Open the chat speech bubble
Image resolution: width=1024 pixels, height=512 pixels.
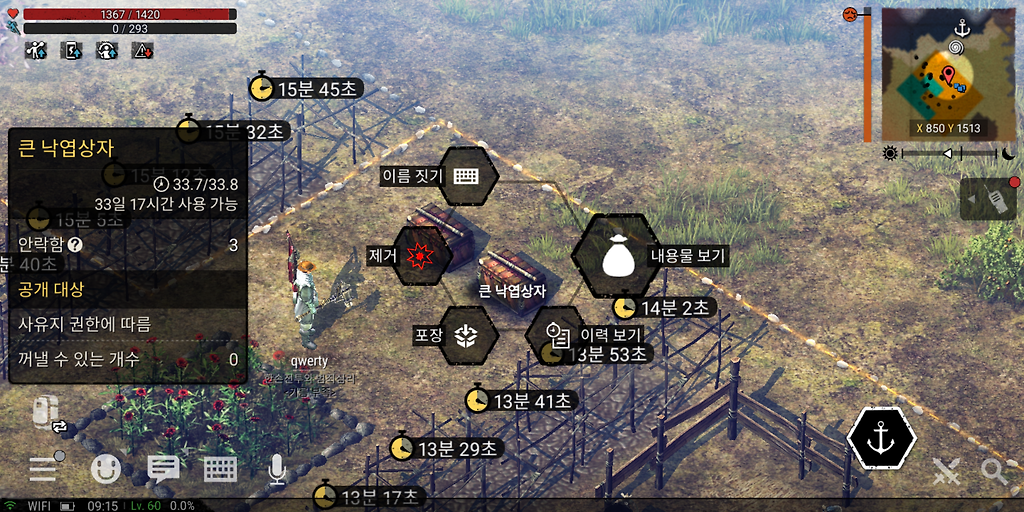(x=163, y=468)
